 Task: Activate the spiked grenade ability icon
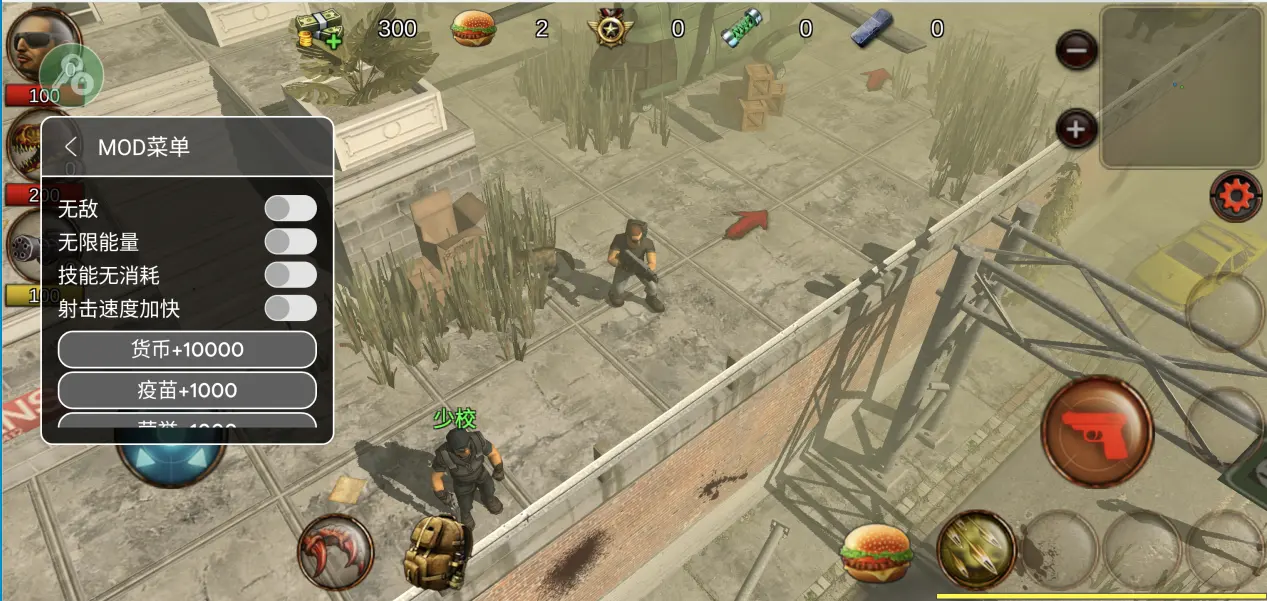point(976,549)
